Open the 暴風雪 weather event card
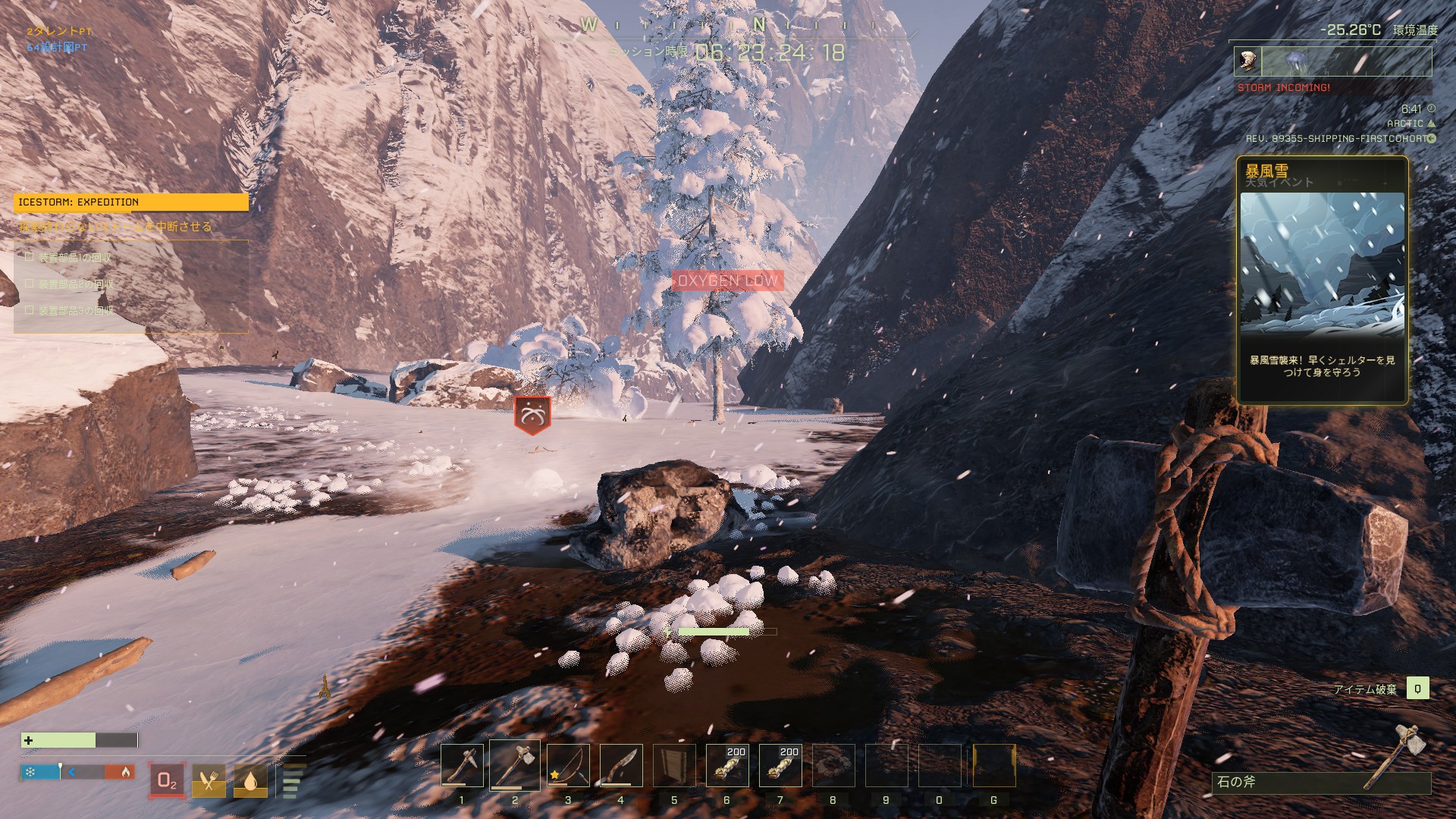This screenshot has height=819, width=1456. tap(1322, 280)
